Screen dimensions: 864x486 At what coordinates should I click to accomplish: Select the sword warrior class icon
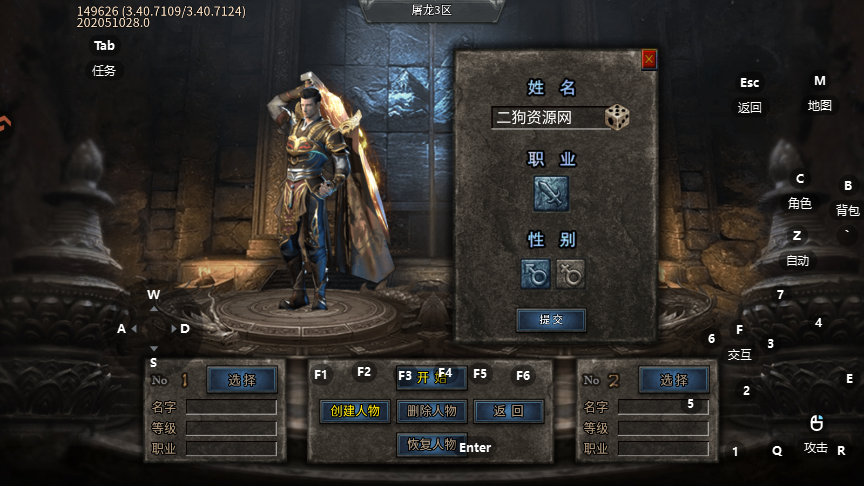551,192
